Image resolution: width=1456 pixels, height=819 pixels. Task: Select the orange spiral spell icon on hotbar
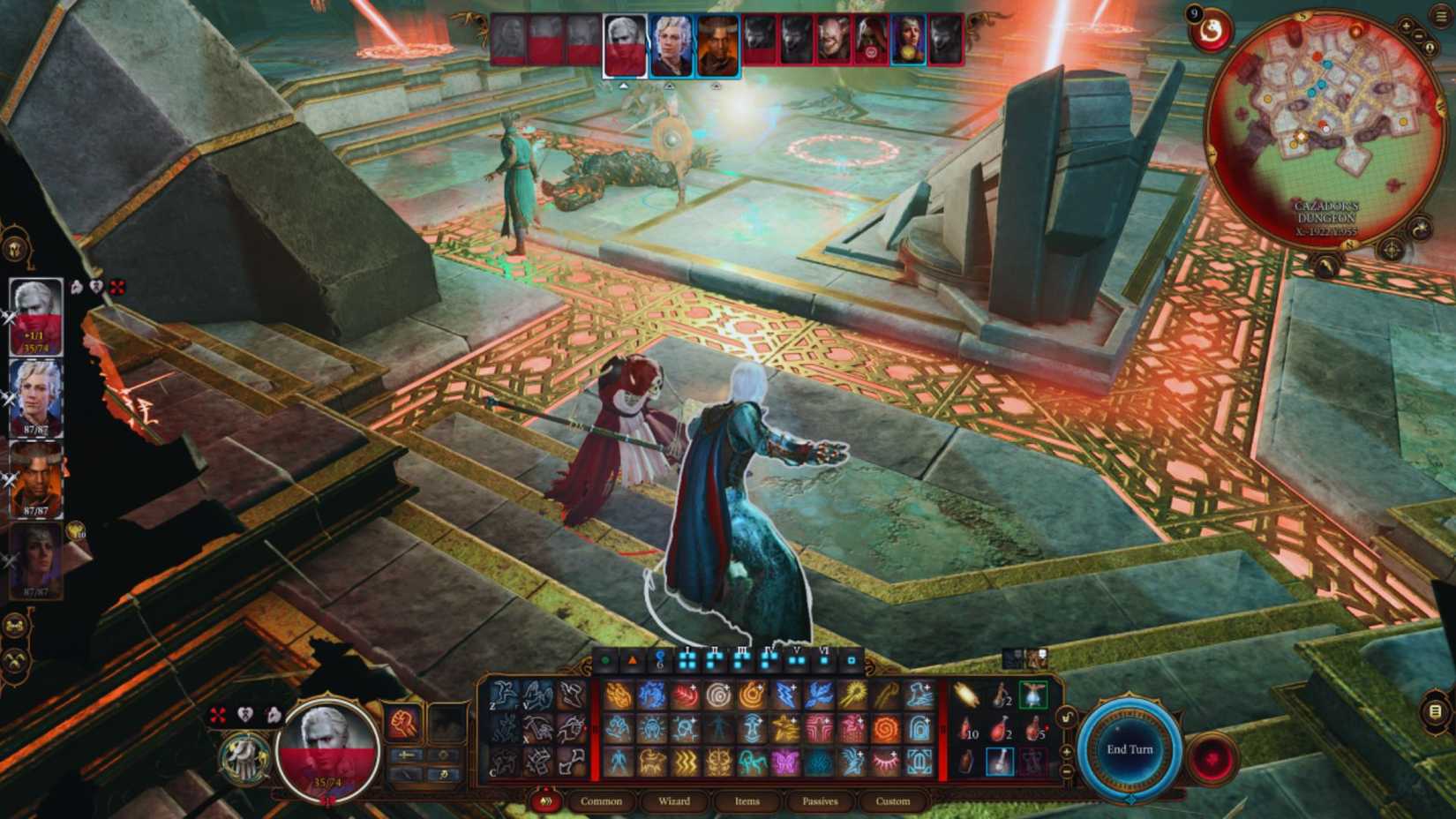(x=889, y=728)
